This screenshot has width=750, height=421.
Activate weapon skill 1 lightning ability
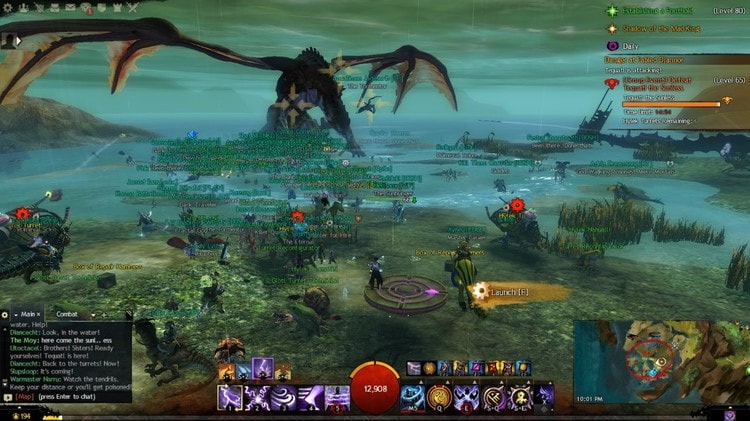(x=230, y=397)
